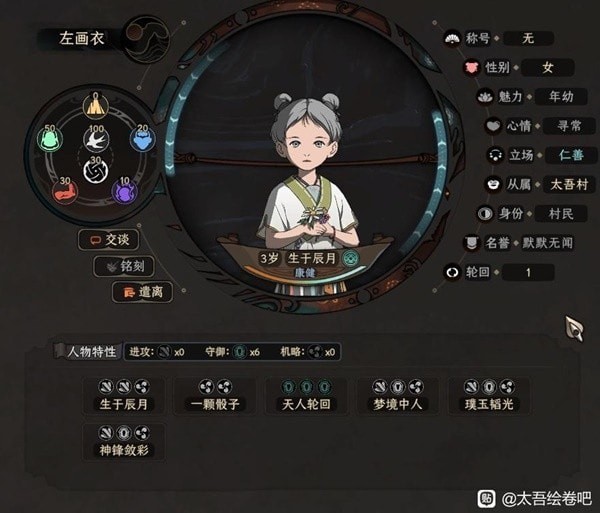This screenshot has height=513, width=600.
Task: Select the yellow figure element icon
Action: pyautogui.click(x=96, y=104)
